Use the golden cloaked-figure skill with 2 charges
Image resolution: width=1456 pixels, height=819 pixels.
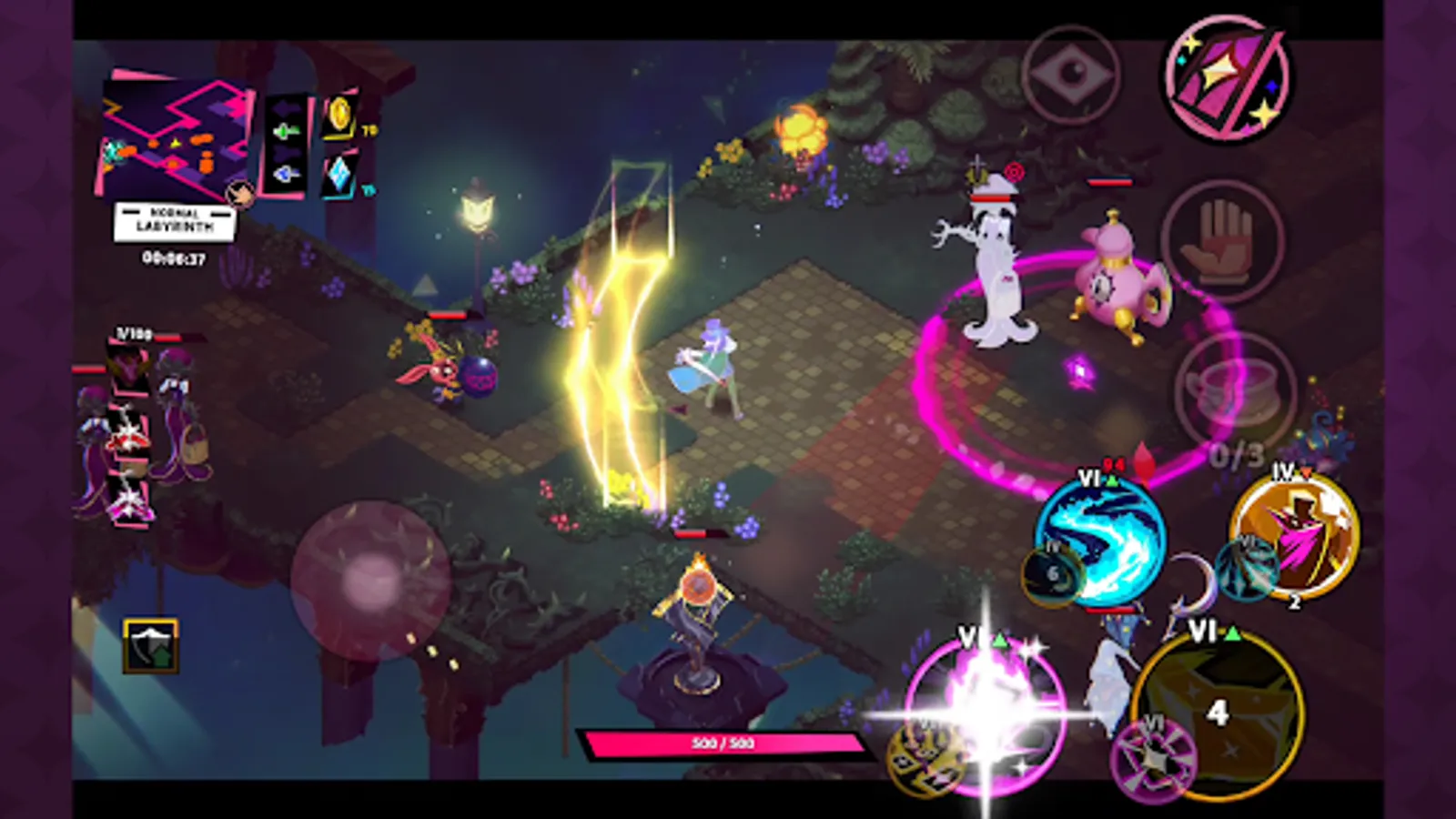tap(1285, 539)
